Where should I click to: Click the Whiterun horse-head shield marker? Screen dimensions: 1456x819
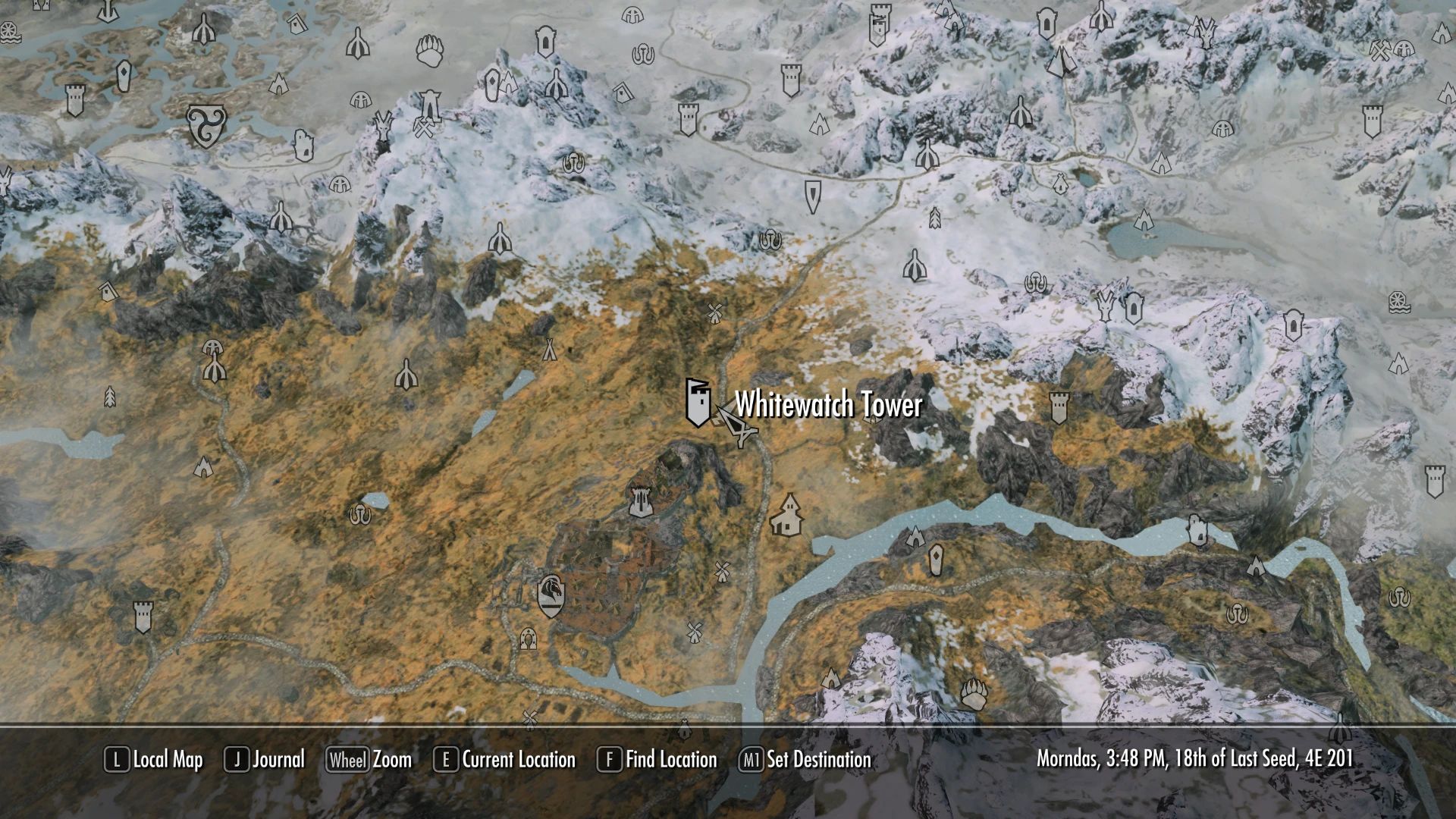pos(551,595)
